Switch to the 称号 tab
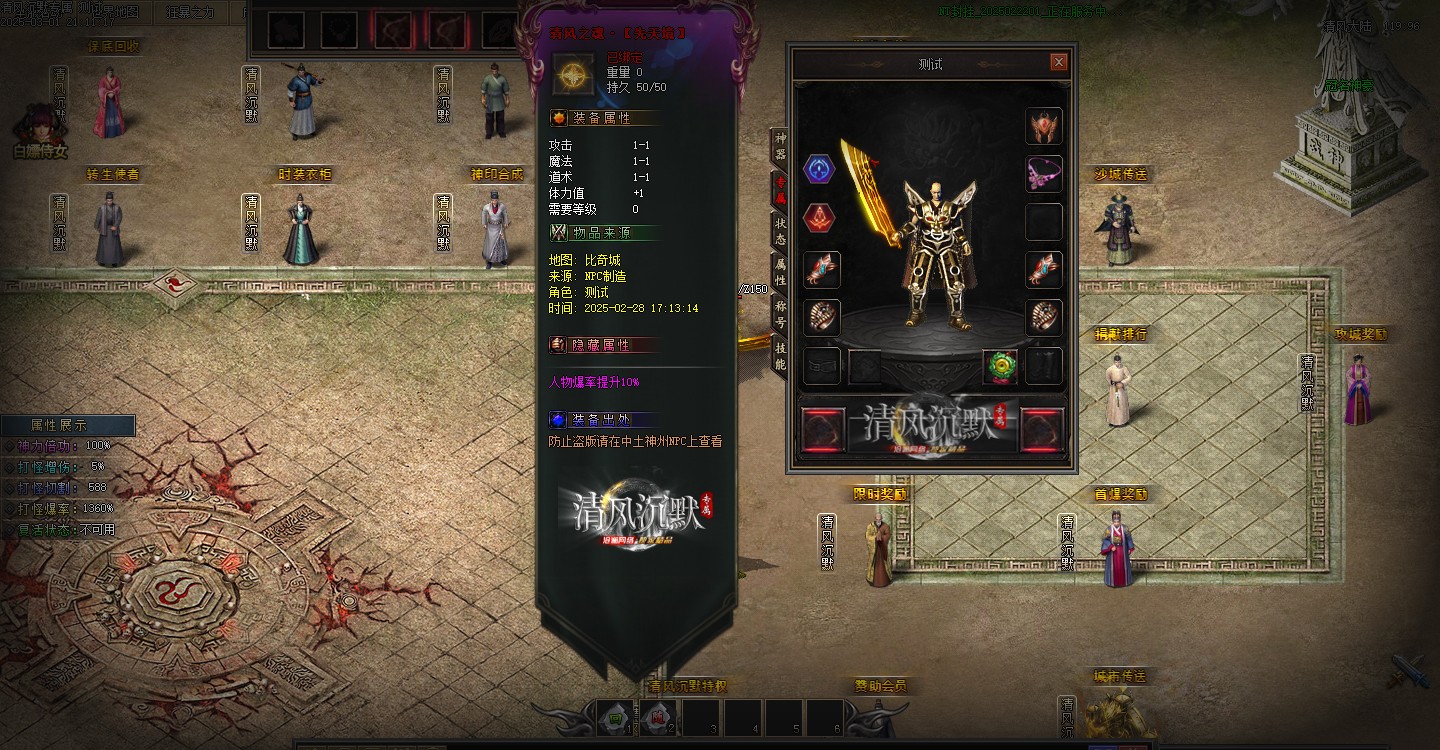Image resolution: width=1440 pixels, height=750 pixels. 780,314
